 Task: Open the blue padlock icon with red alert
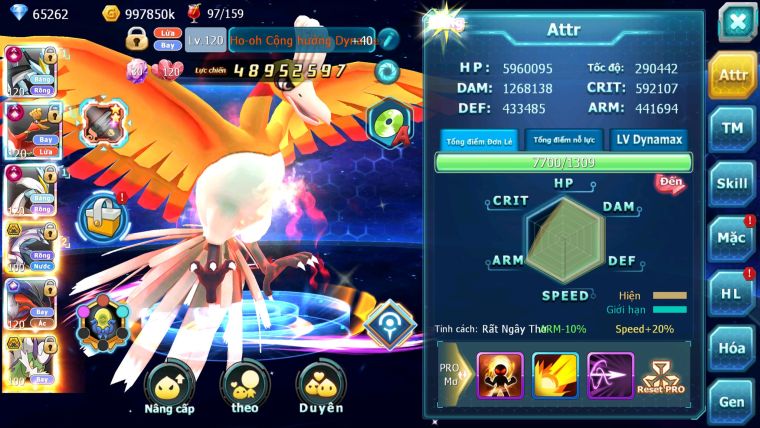[x=101, y=215]
